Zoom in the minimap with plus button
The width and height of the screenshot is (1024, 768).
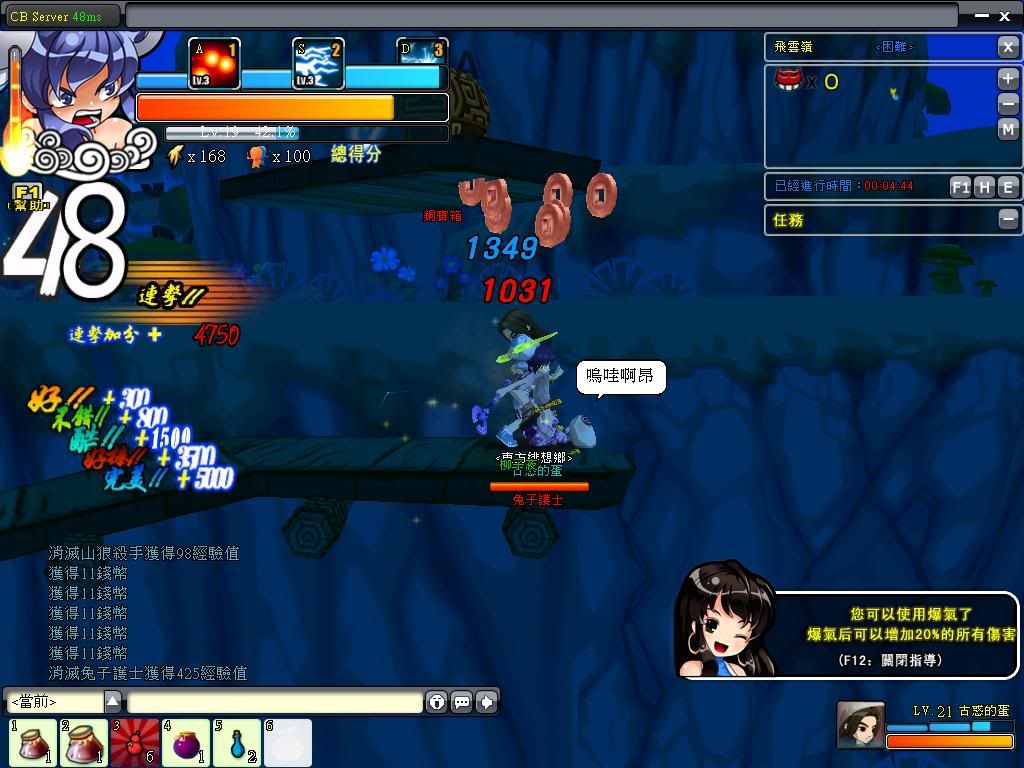[x=1008, y=79]
